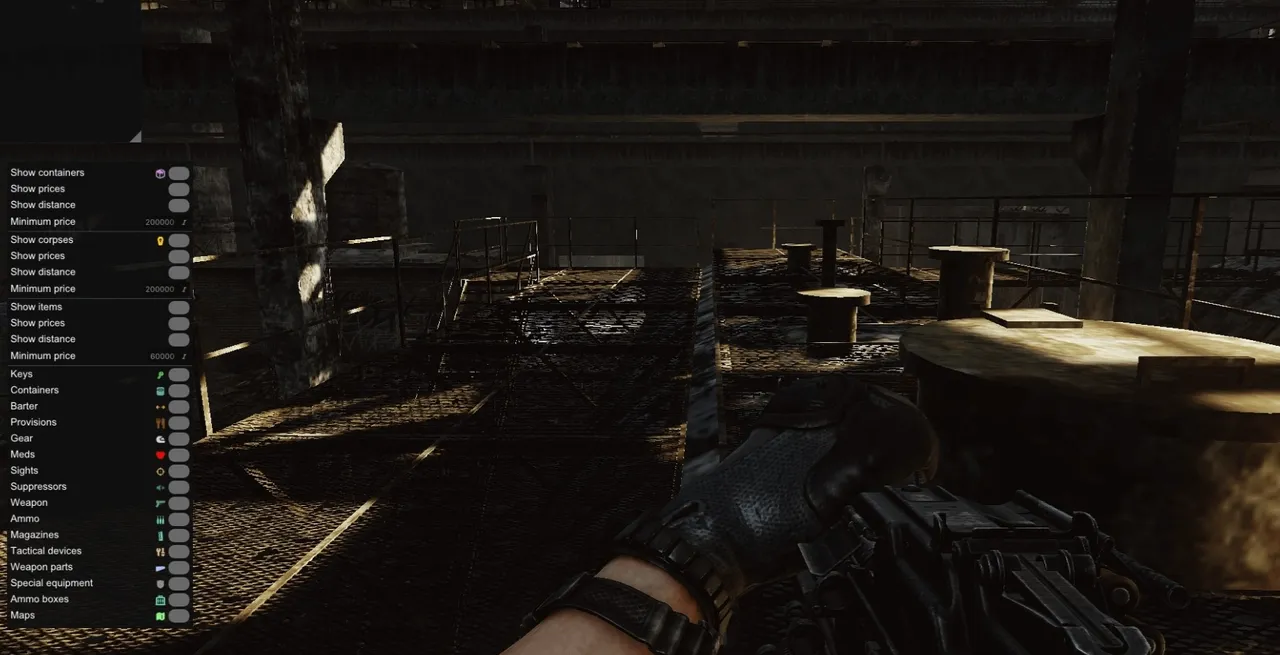
Task: Enable the Meds category toggle
Action: 179,455
